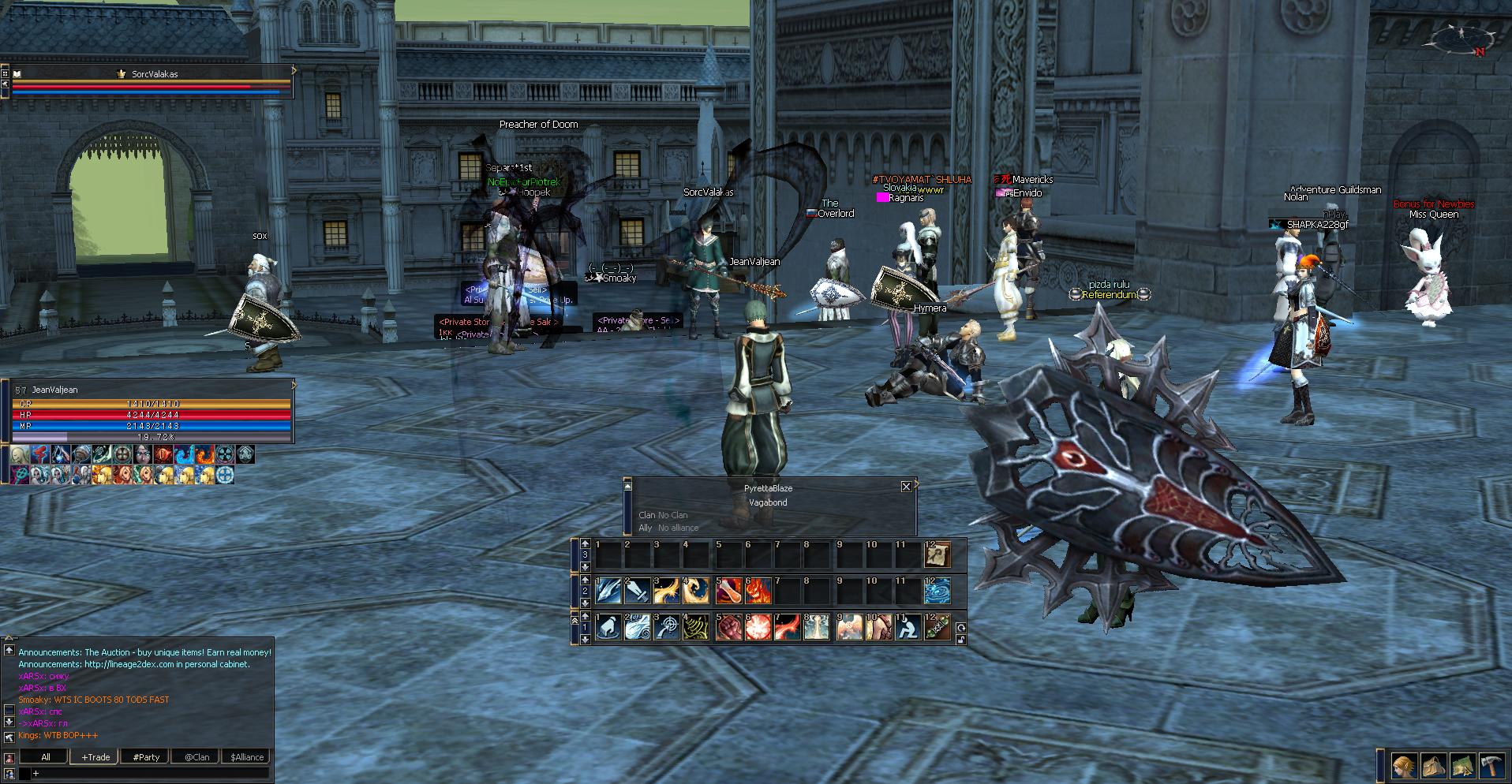The height and width of the screenshot is (784, 1512).
Task: Use the sit/stand kneeling figure action
Action: coord(907,628)
